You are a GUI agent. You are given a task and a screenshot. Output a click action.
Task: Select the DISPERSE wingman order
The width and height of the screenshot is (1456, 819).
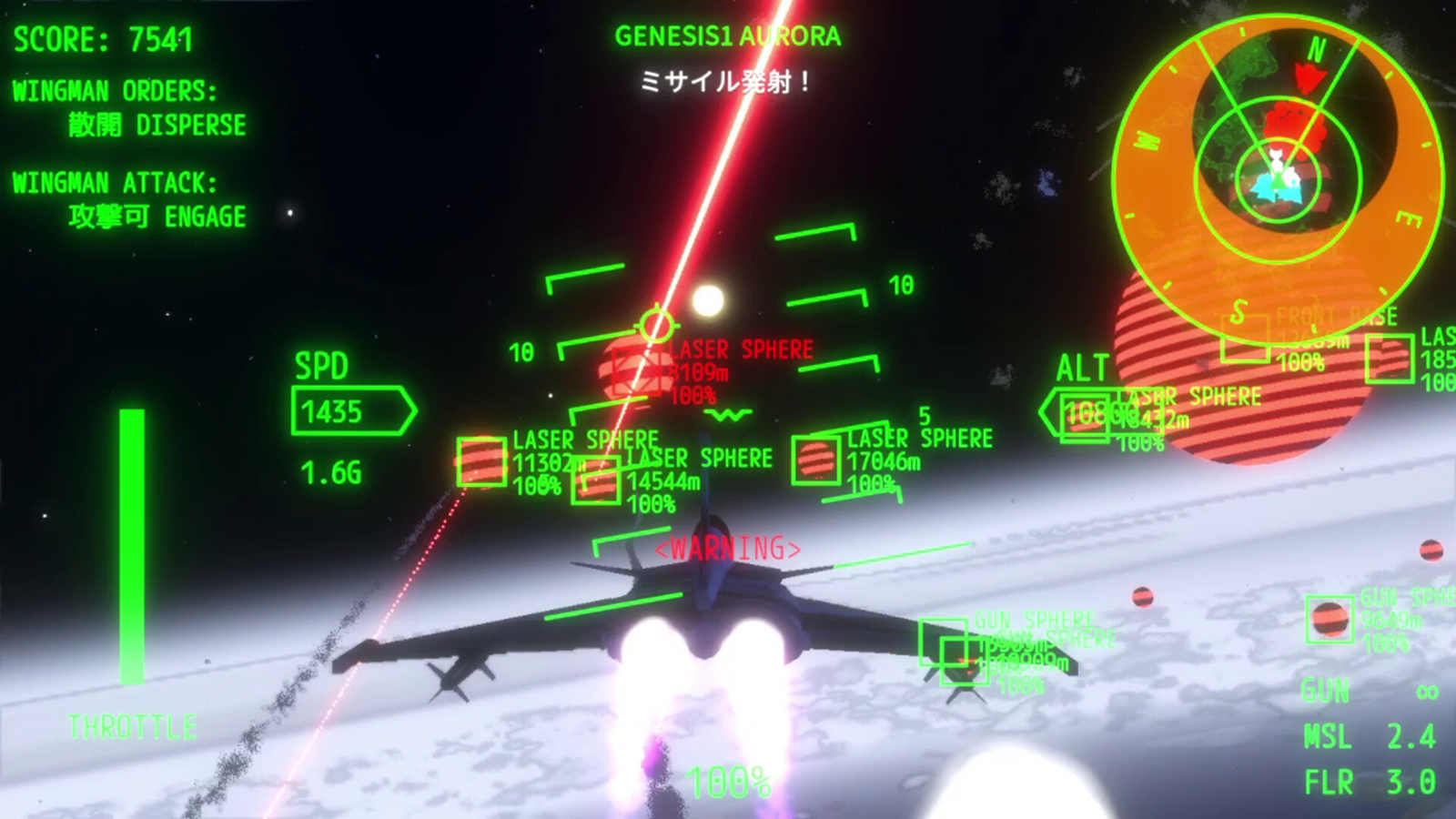[157, 125]
